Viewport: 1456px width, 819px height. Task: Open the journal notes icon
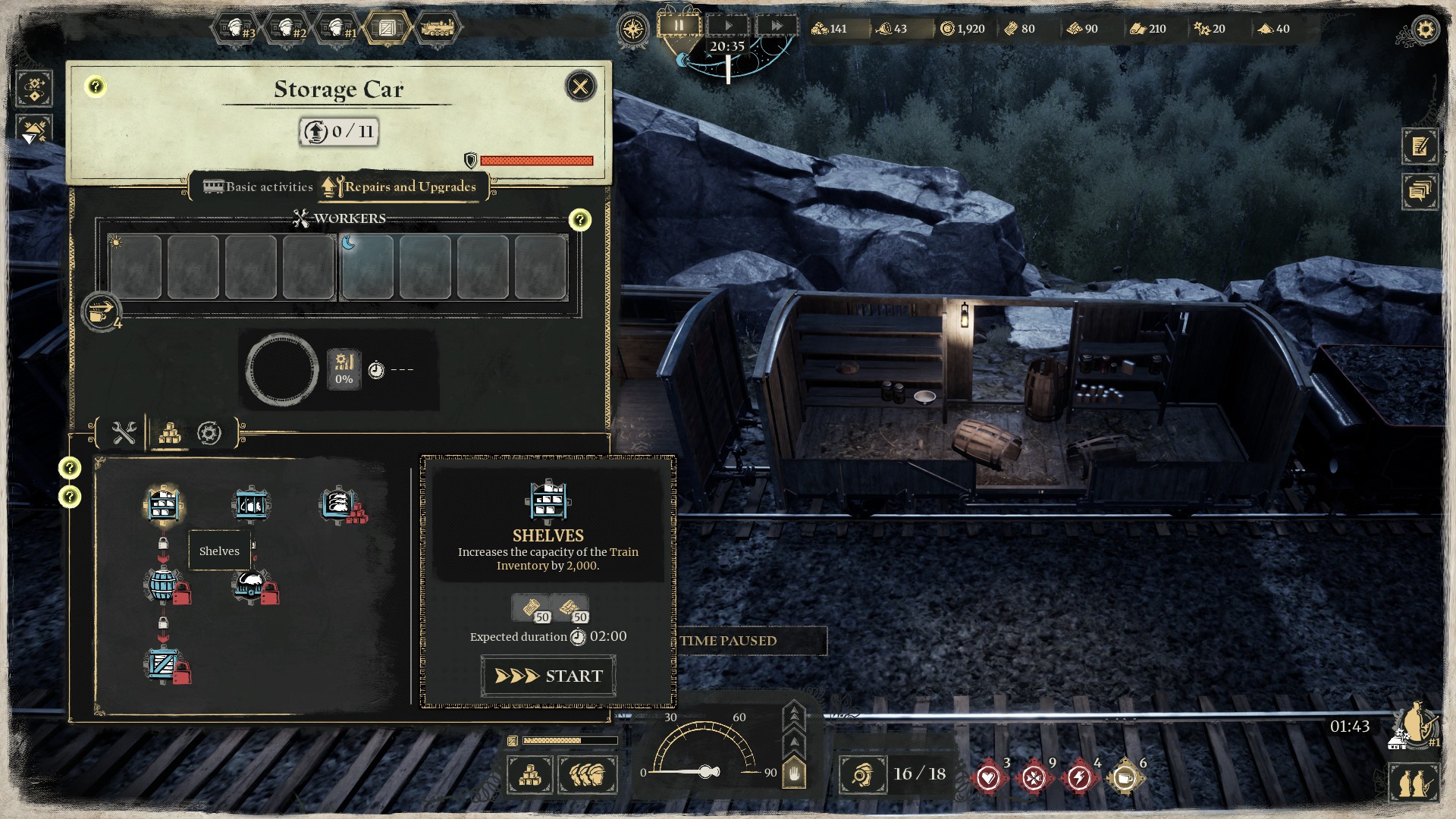click(1420, 146)
